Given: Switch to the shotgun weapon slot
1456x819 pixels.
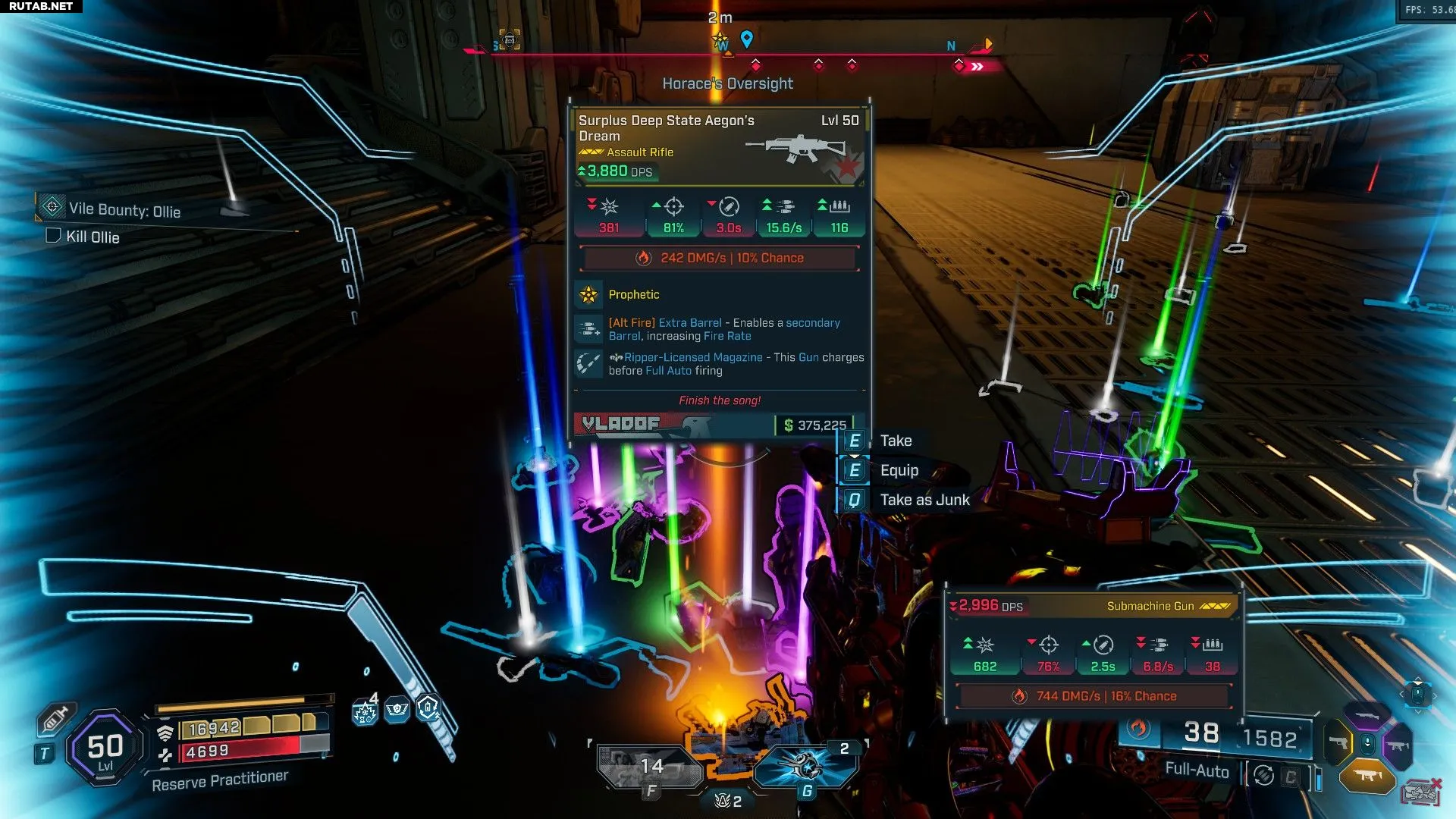Looking at the screenshot, I should click(1366, 714).
